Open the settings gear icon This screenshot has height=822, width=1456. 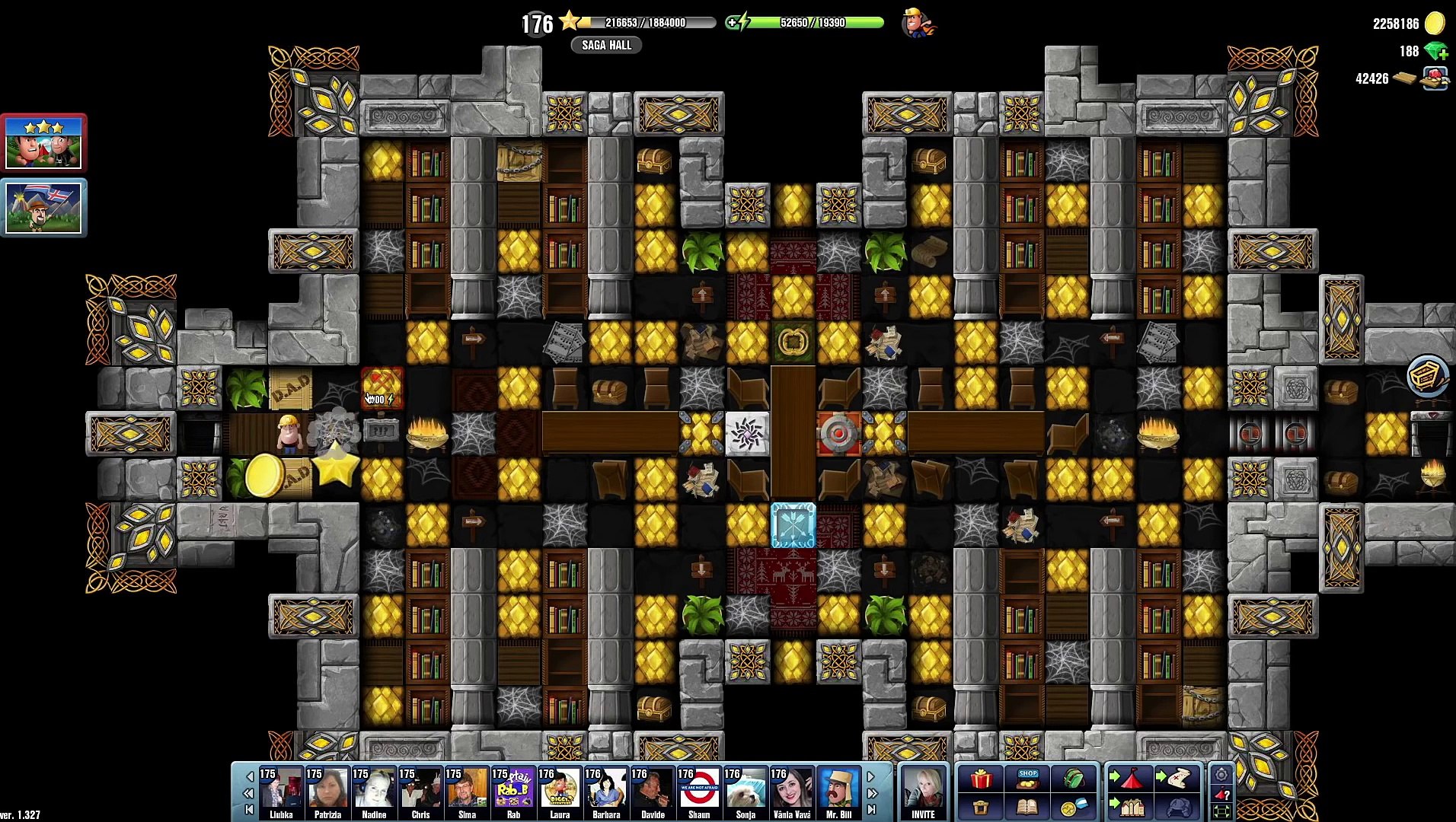tap(1221, 775)
